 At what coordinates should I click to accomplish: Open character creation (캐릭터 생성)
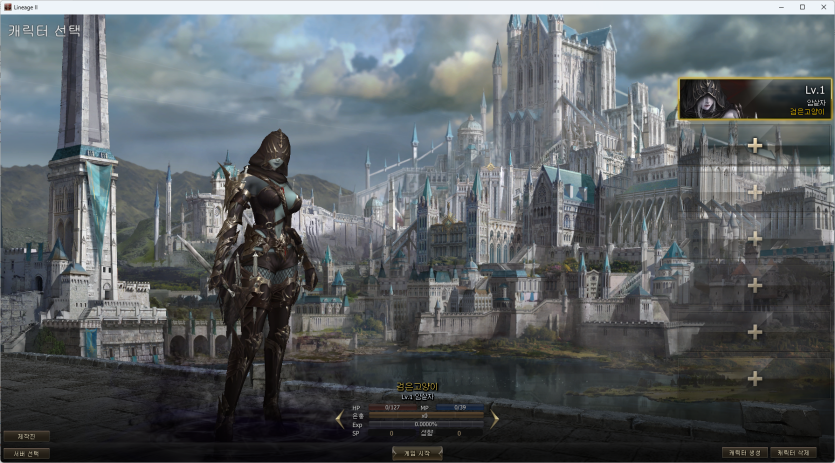tap(746, 453)
